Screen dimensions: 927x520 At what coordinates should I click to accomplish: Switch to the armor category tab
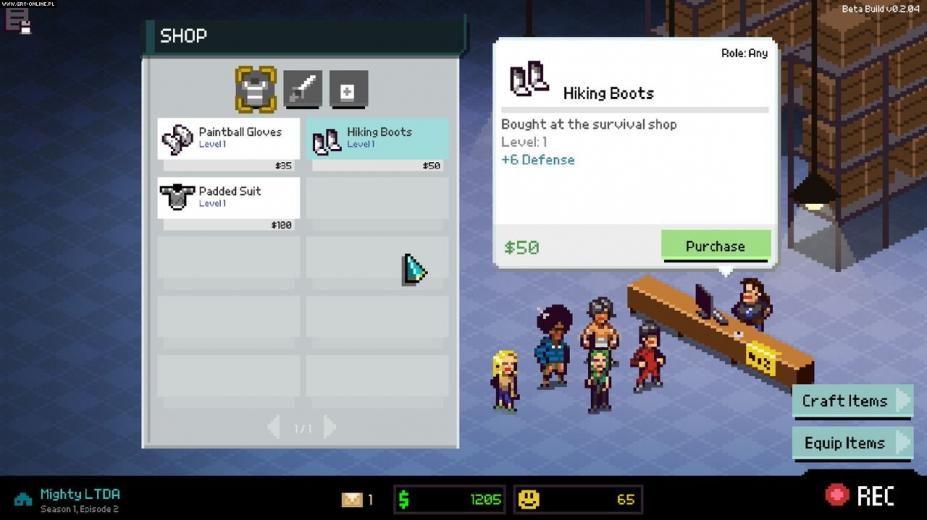point(255,90)
